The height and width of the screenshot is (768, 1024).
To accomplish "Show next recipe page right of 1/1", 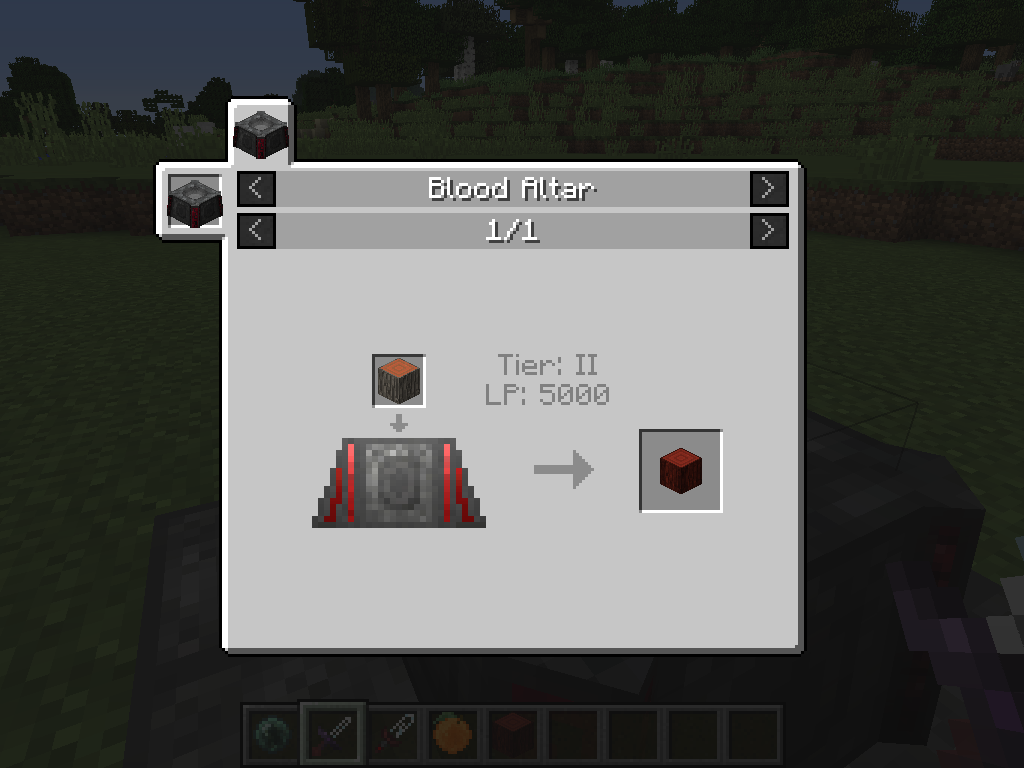I will pyautogui.click(x=768, y=231).
